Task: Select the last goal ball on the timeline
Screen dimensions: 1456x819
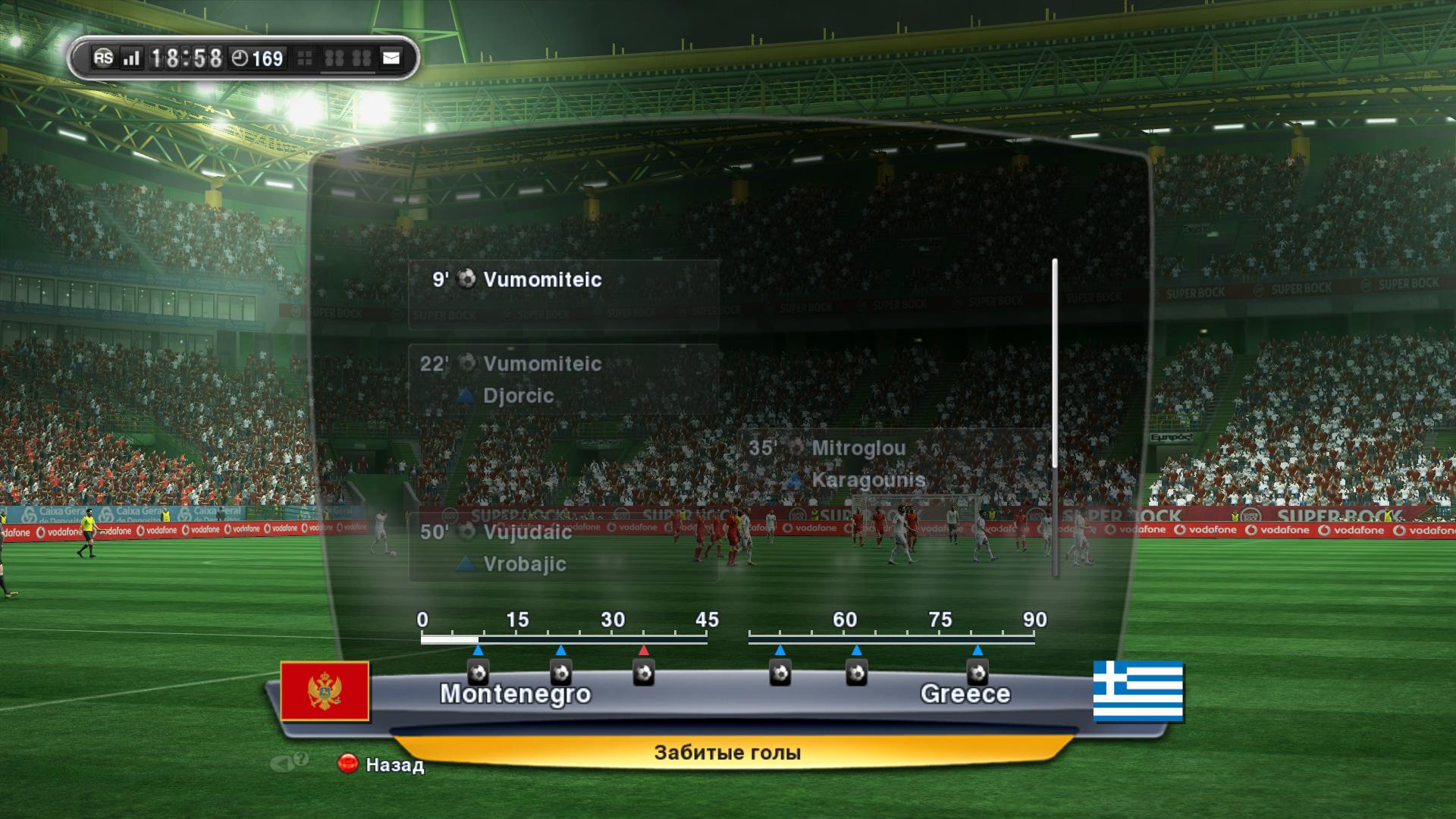Action: (x=977, y=673)
